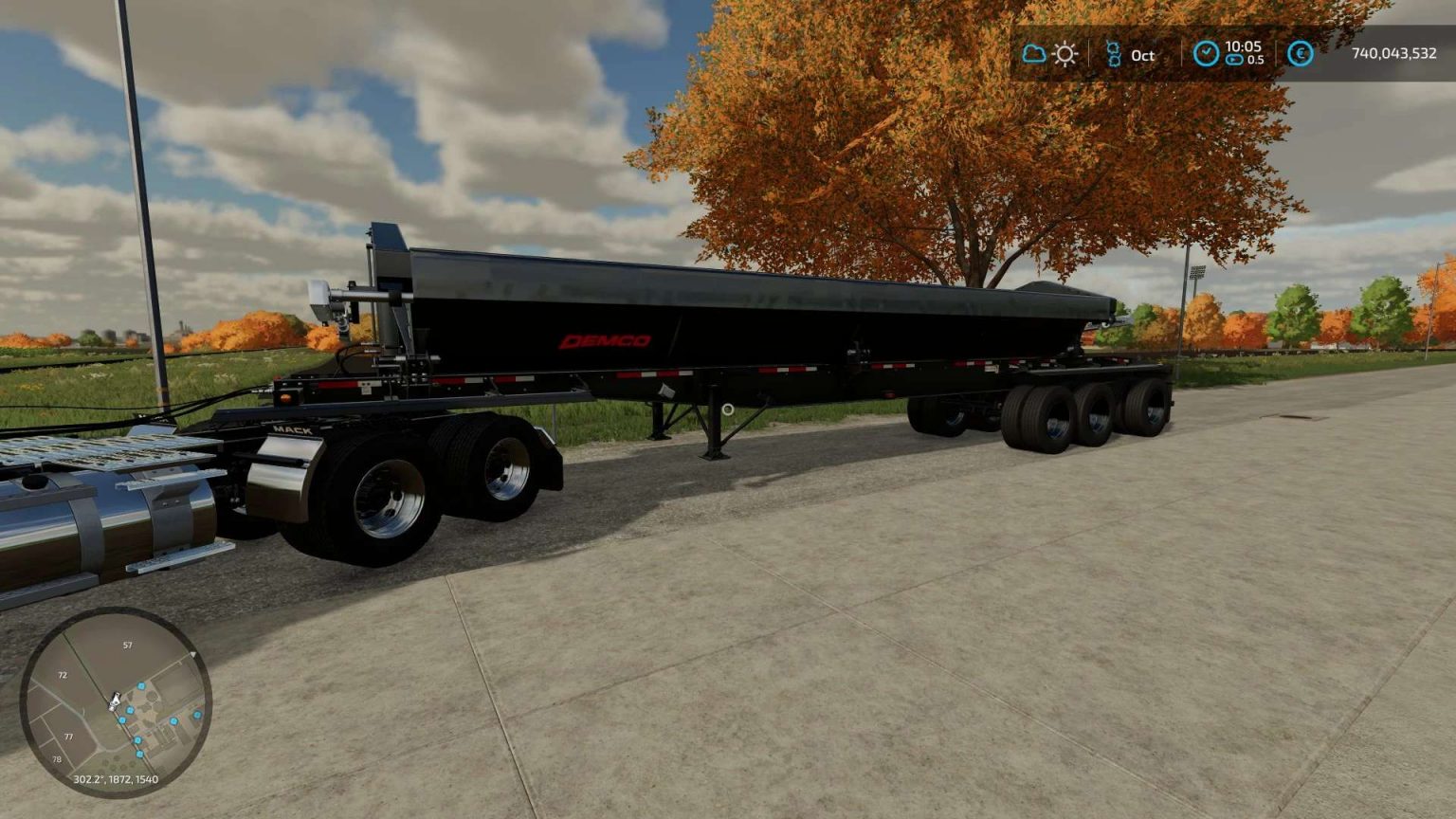Click field number 72 on the minimap

click(x=63, y=675)
